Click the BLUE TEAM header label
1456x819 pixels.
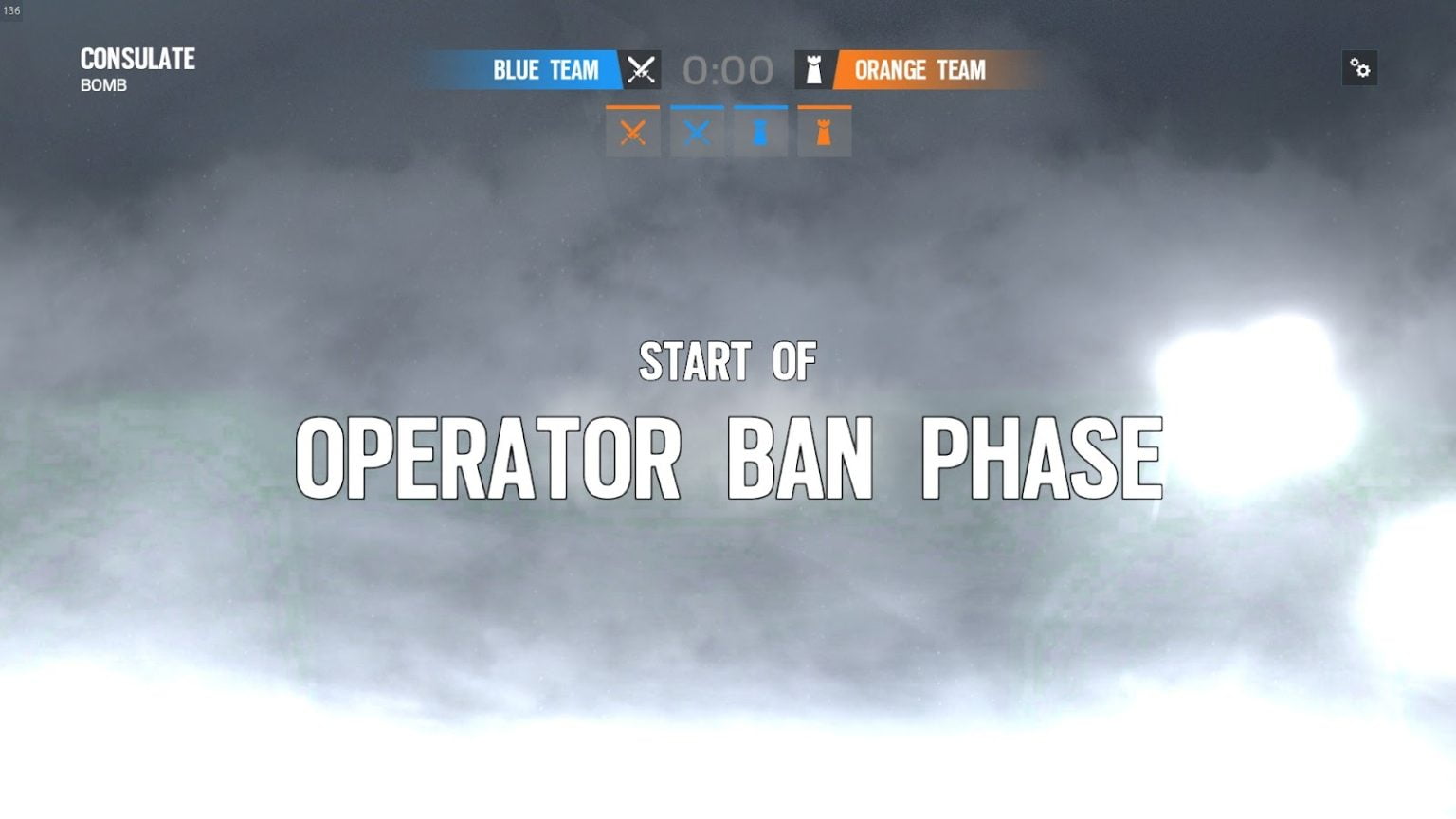[x=545, y=69]
